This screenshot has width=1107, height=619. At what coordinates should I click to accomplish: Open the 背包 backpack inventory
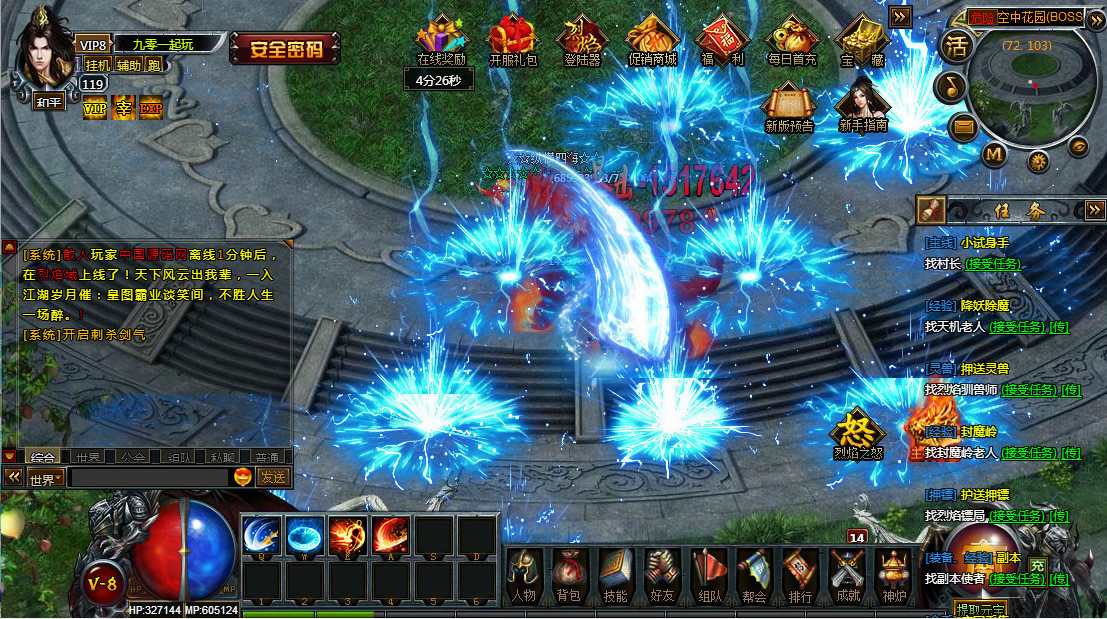coord(568,574)
